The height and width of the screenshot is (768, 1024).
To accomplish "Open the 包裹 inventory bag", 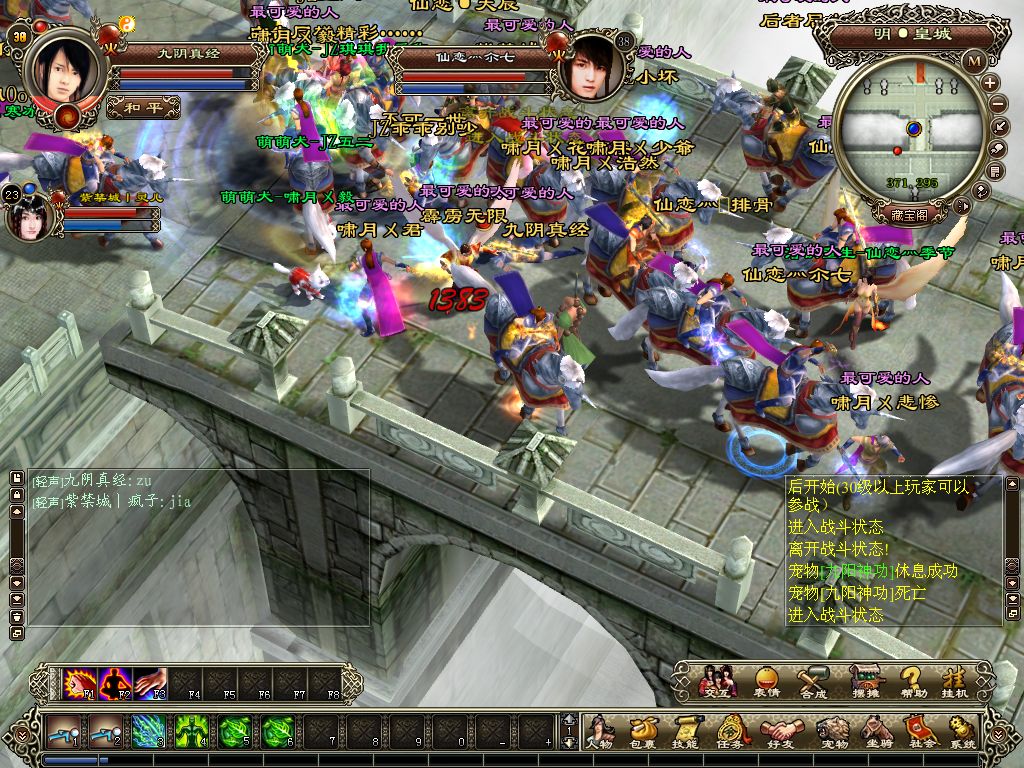I will coord(643,731).
